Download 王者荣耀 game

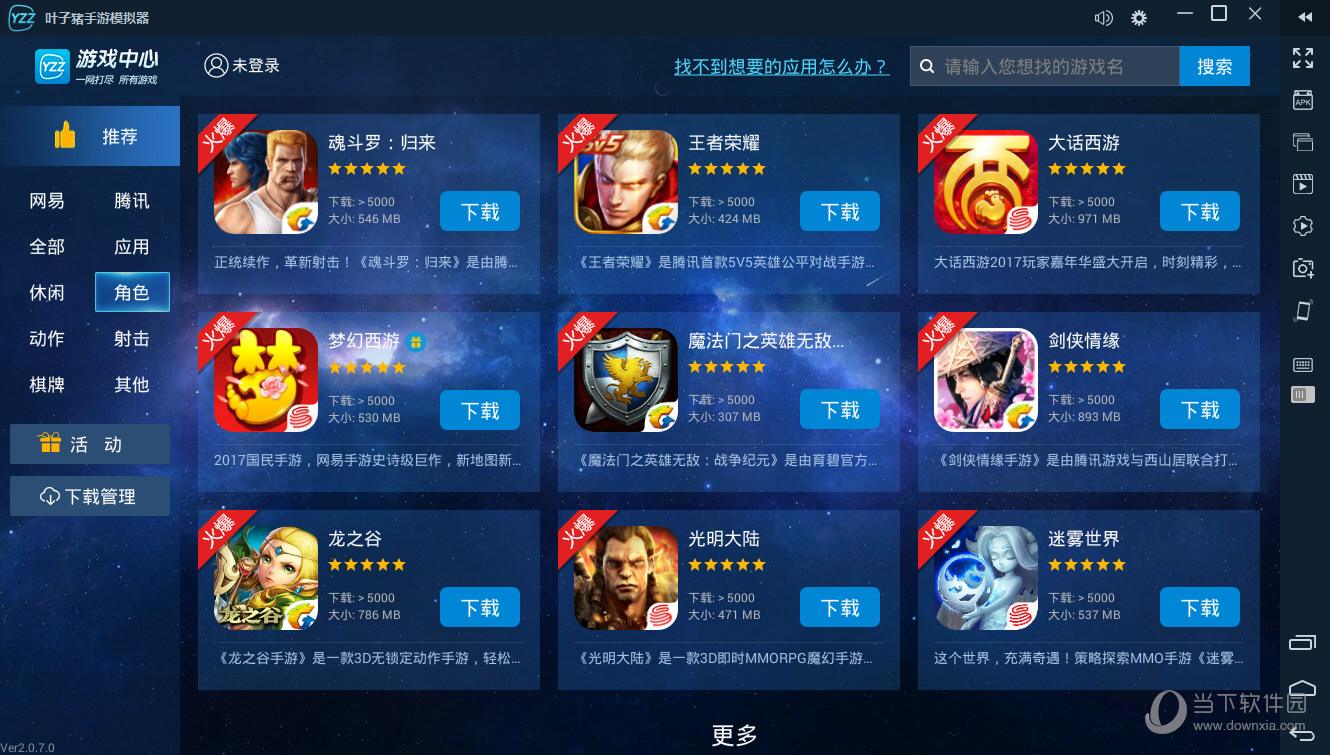coord(840,212)
